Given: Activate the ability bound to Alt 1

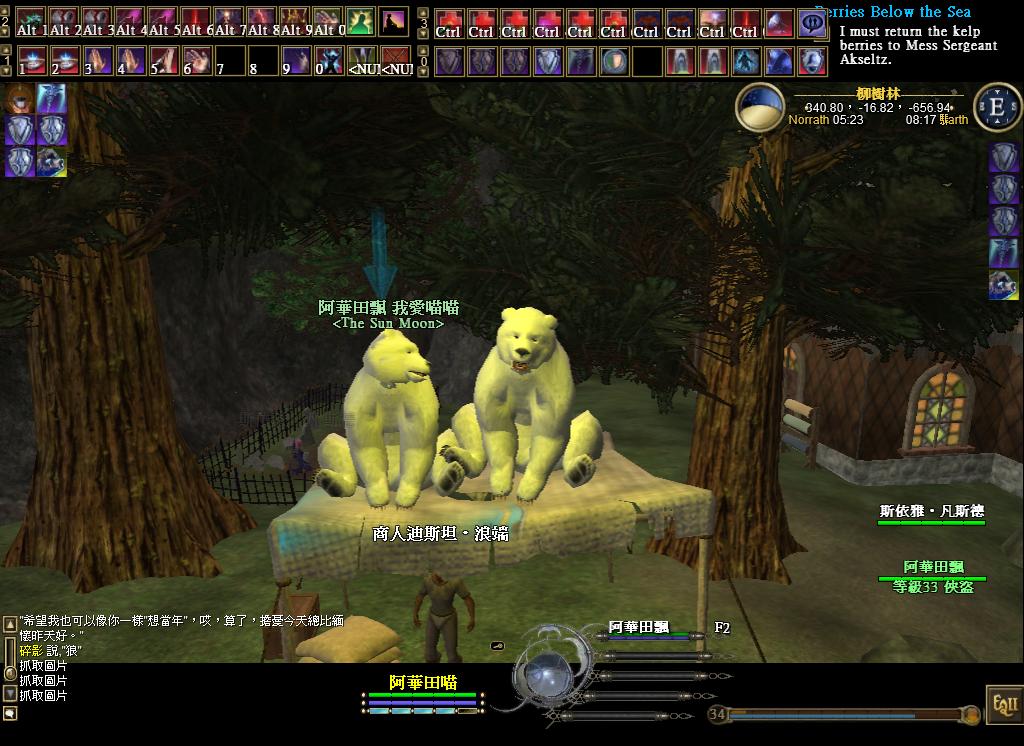Looking at the screenshot, I should [x=32, y=22].
